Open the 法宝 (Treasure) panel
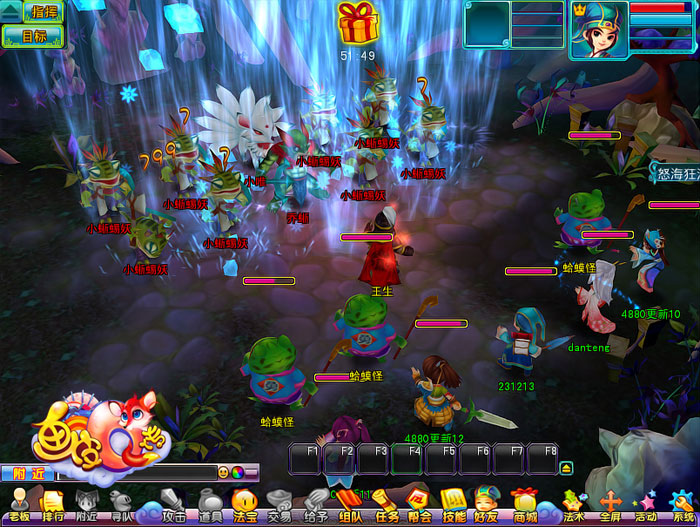The height and width of the screenshot is (527, 700). coord(245,504)
